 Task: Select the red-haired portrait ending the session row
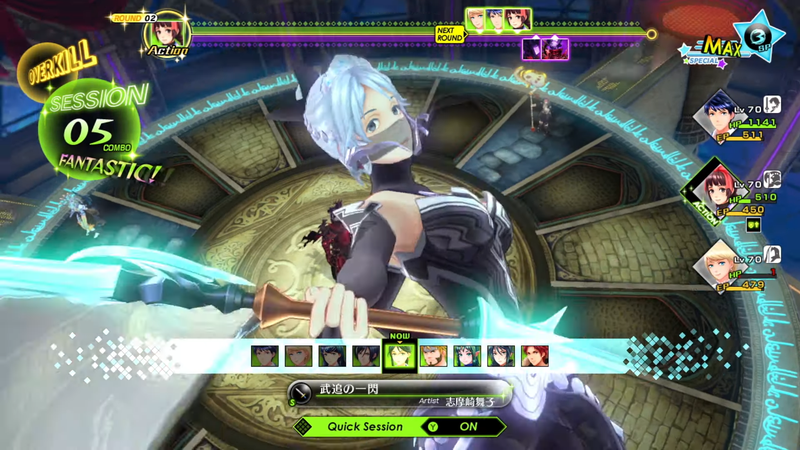coord(536,355)
